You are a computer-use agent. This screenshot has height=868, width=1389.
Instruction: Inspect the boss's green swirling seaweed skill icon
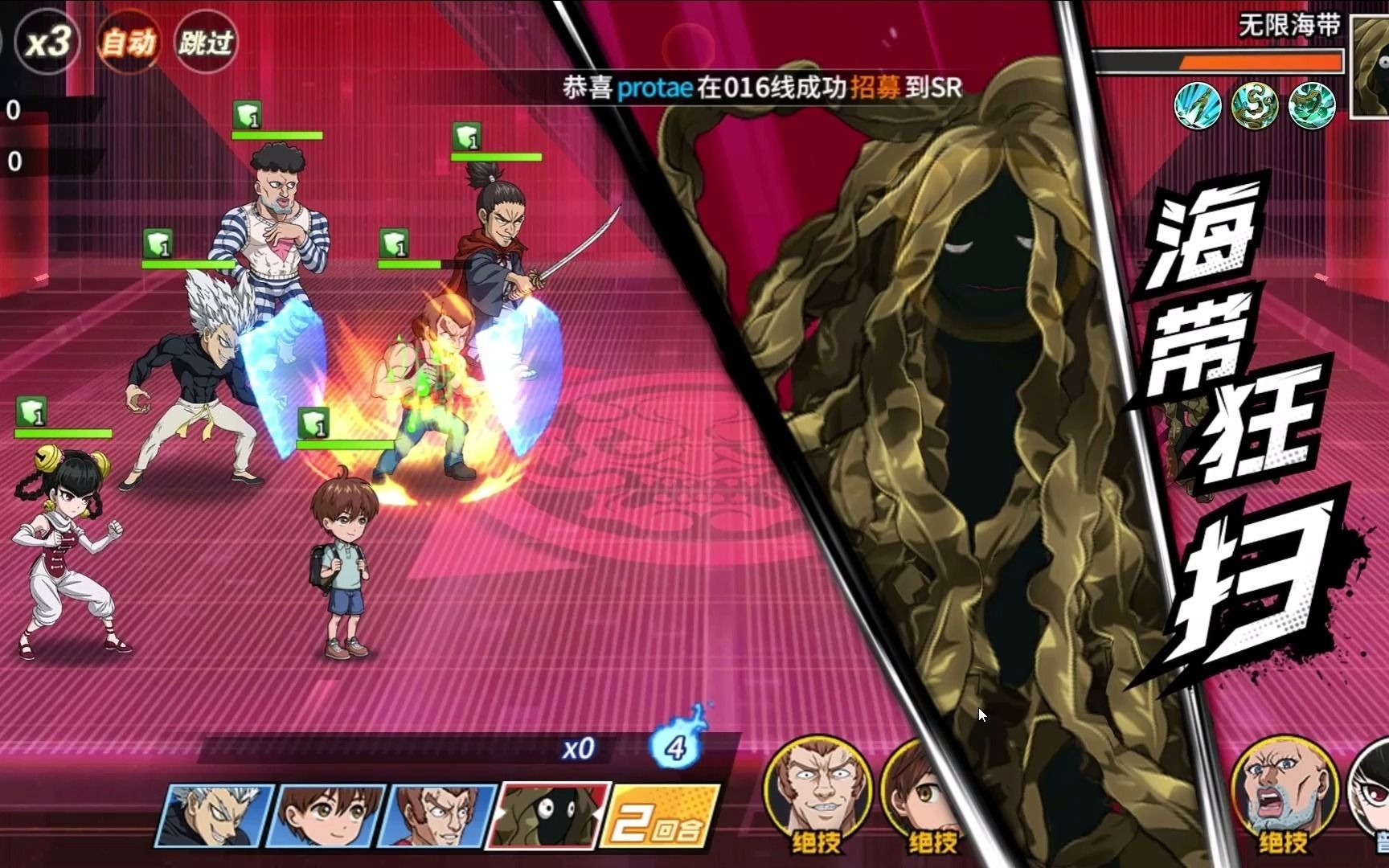[x=1312, y=105]
